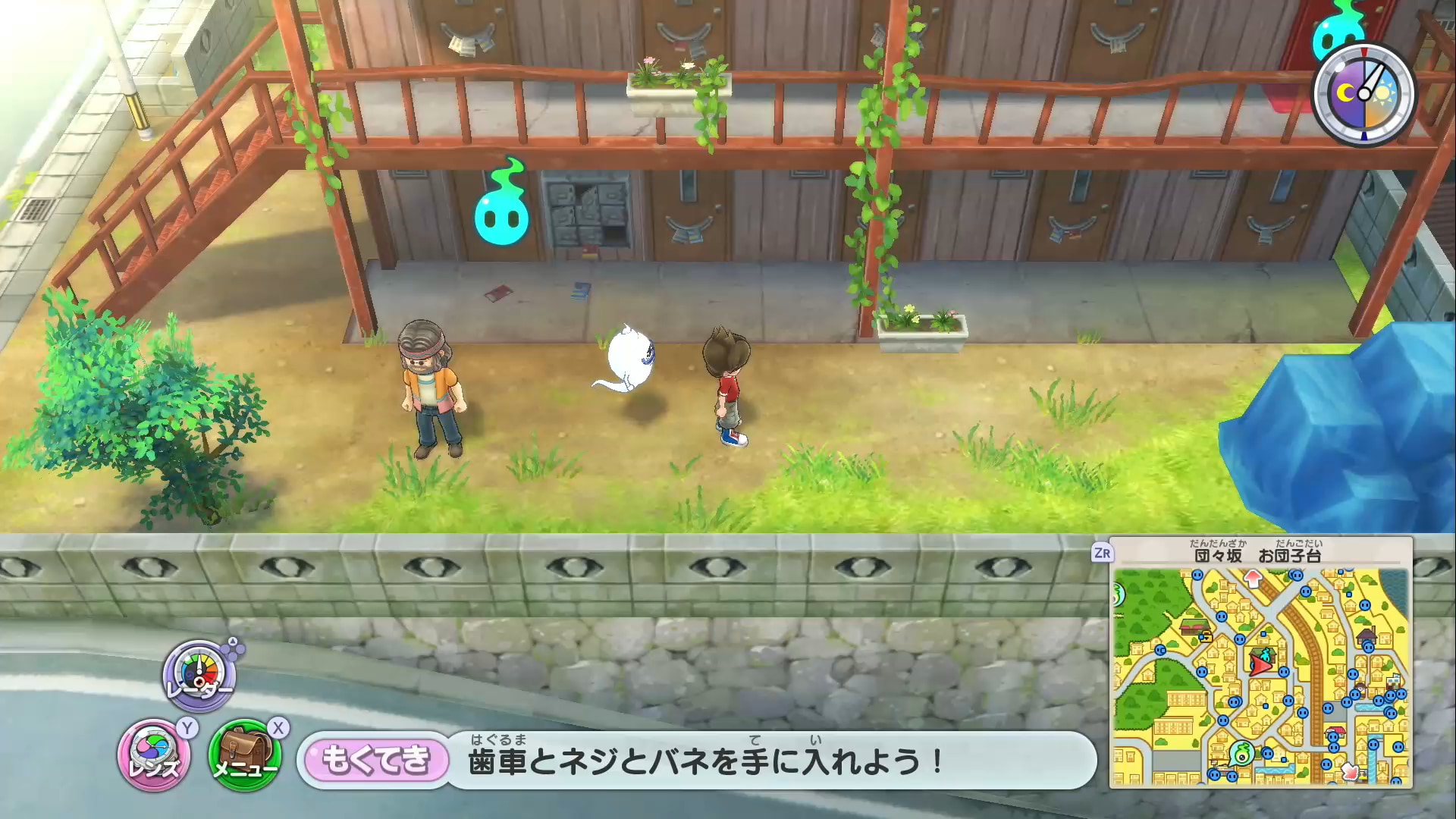Activate the Lens (レンズ) icon

(x=155, y=755)
